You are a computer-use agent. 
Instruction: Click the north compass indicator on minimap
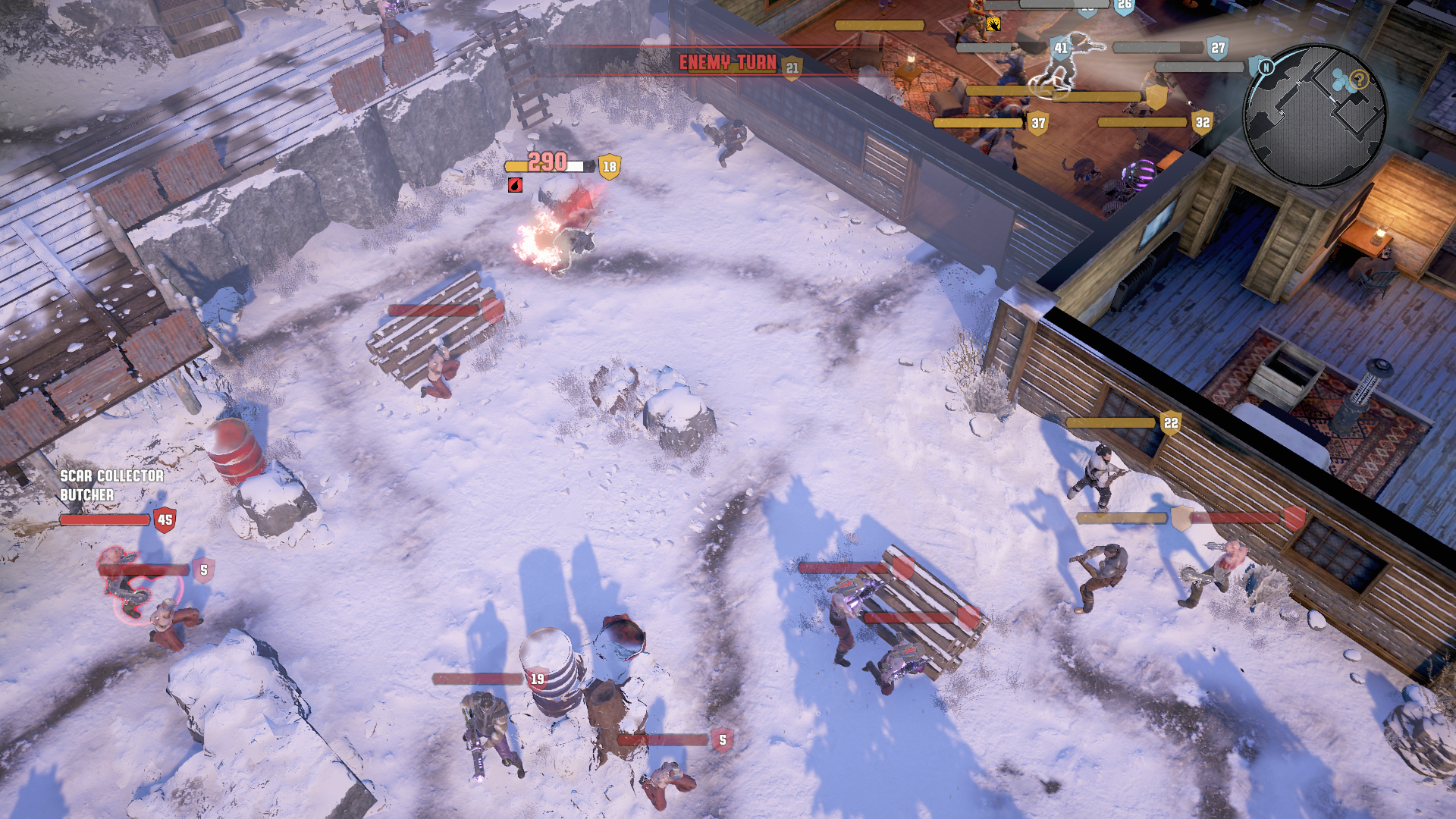point(1265,67)
